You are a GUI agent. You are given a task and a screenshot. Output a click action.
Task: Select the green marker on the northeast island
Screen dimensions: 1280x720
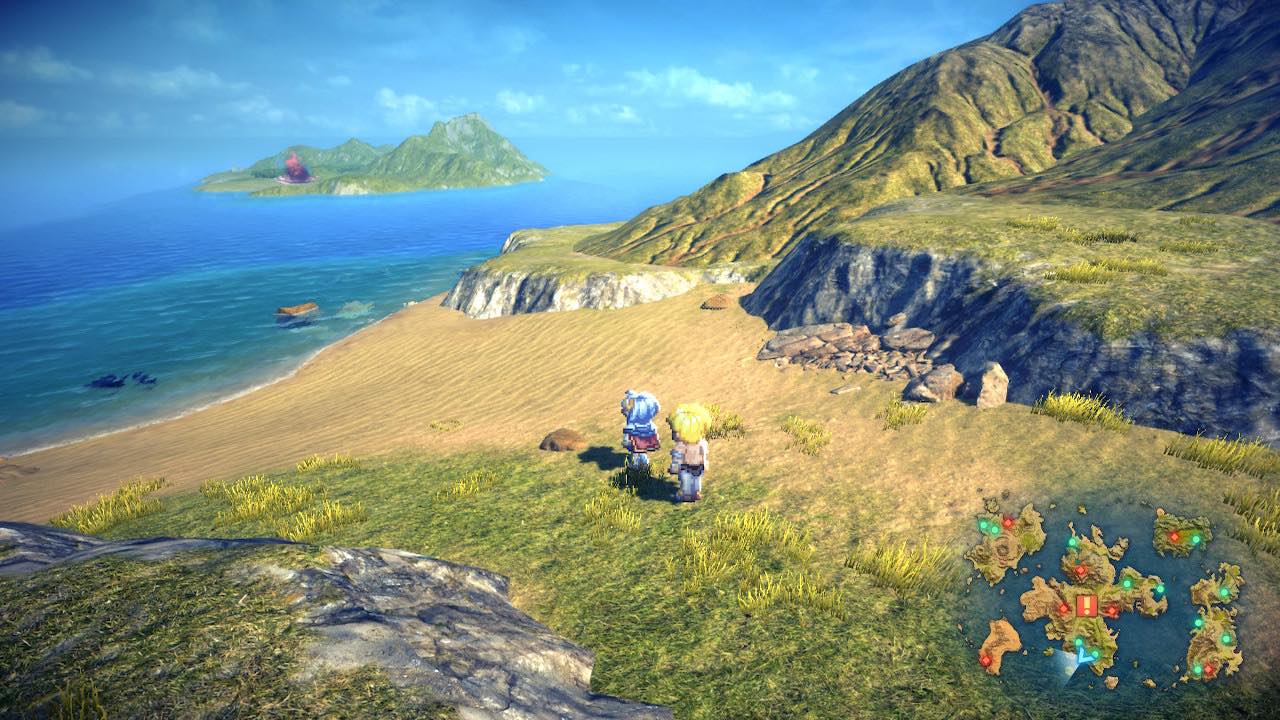pyautogui.click(x=1195, y=537)
